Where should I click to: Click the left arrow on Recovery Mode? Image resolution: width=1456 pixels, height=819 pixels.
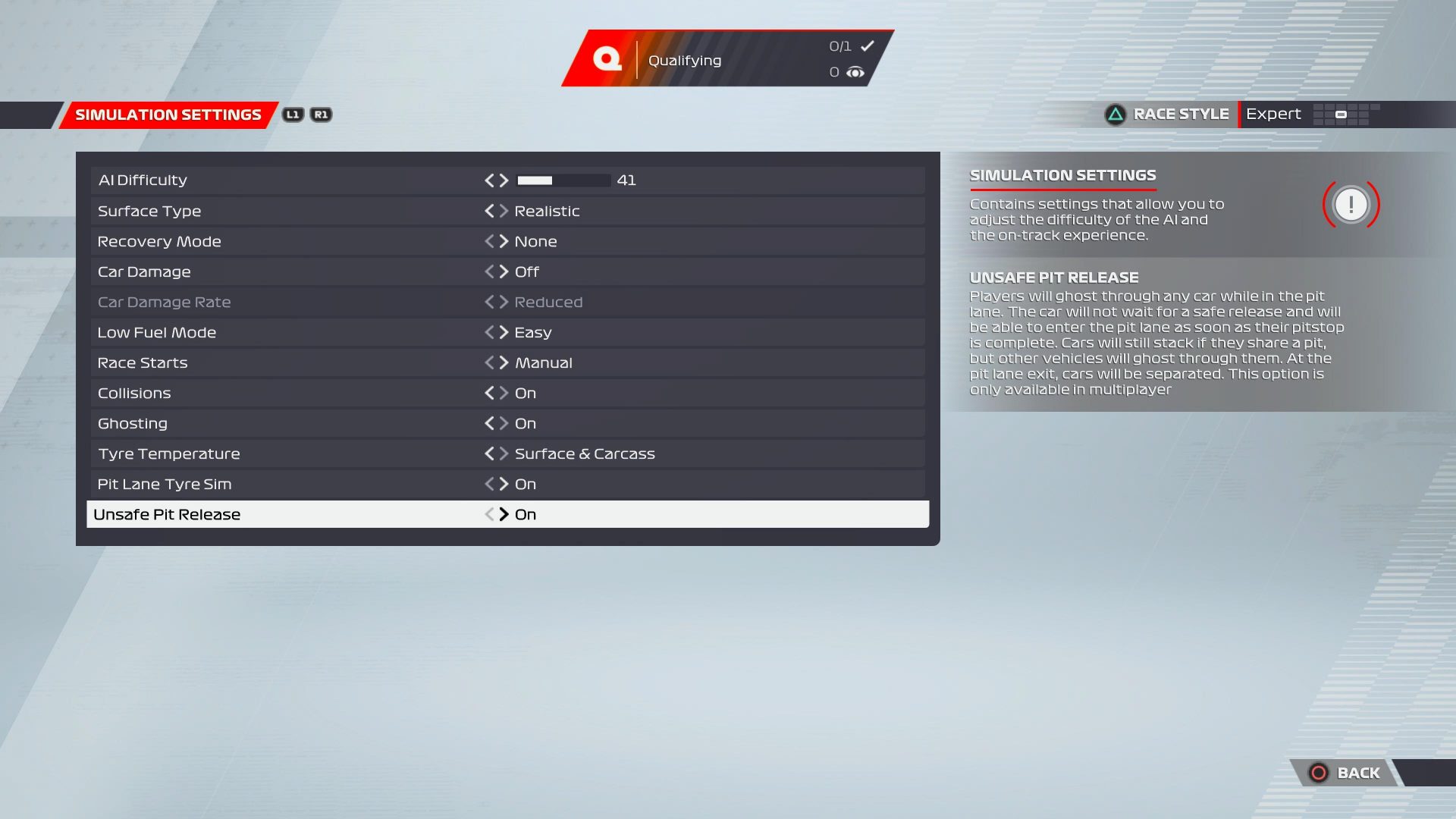(490, 241)
